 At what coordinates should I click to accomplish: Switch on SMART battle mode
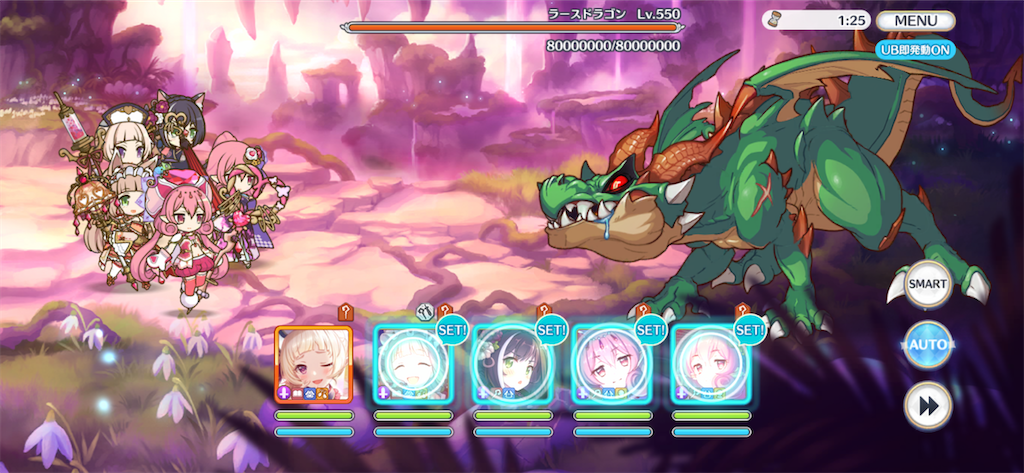click(x=927, y=283)
